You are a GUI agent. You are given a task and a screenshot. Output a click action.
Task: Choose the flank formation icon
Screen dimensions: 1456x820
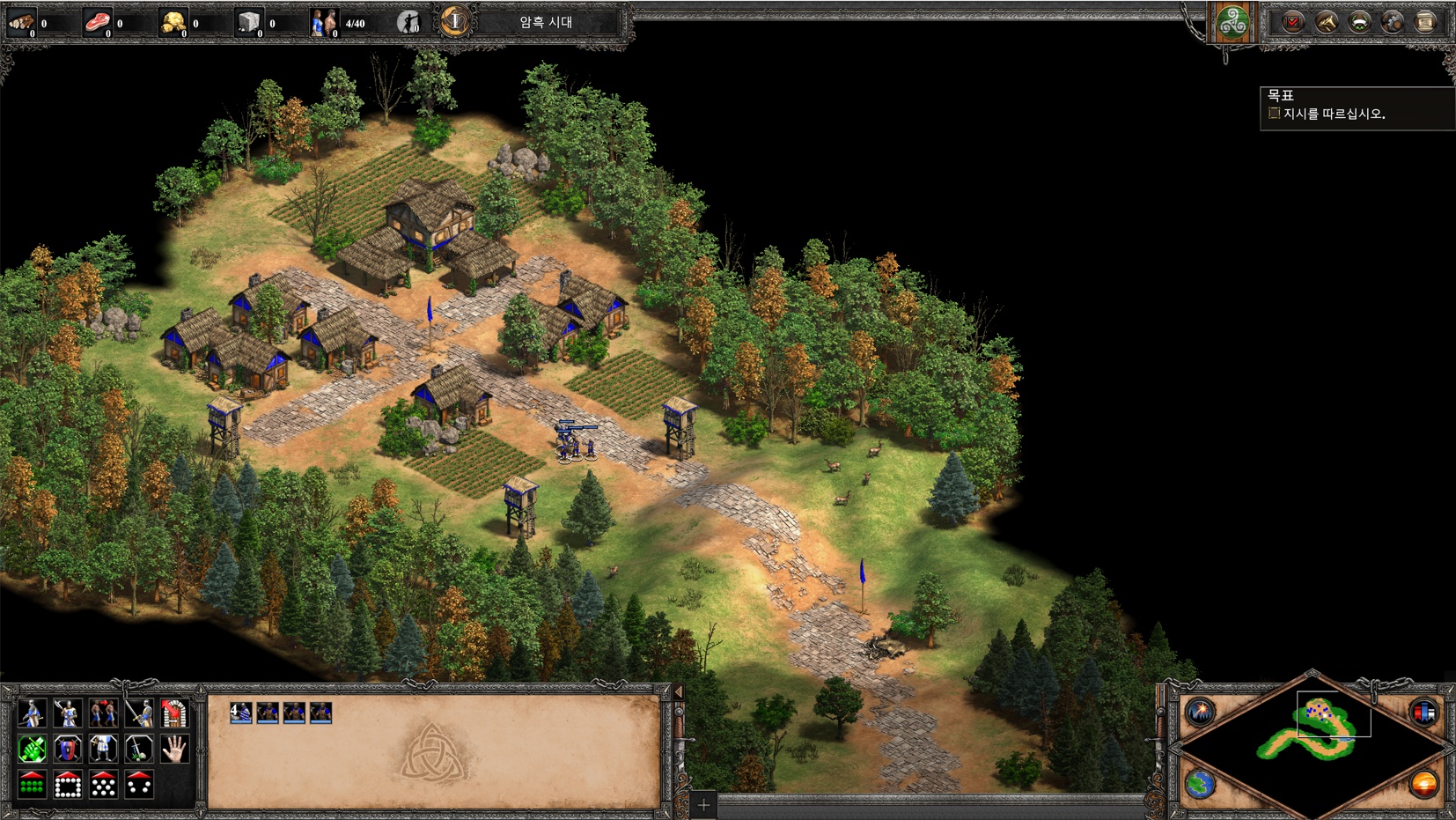pyautogui.click(x=139, y=784)
